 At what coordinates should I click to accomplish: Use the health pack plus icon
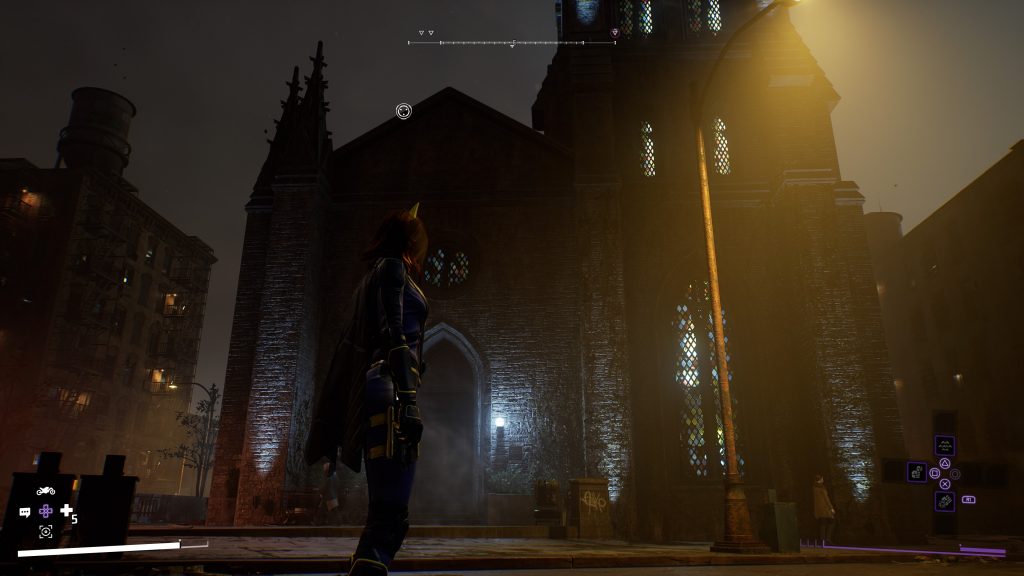point(67,511)
